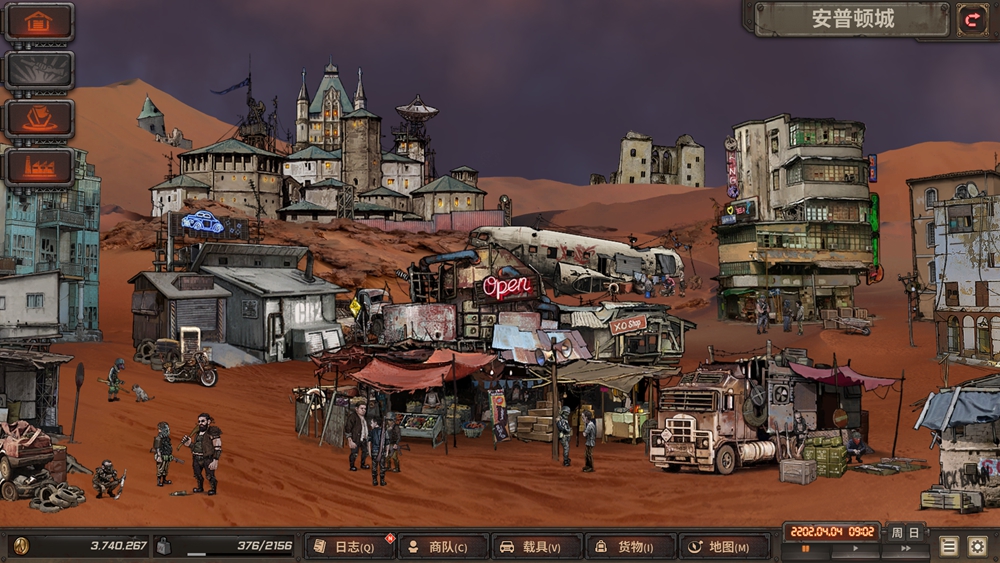Open settings with the gear icon
The width and height of the screenshot is (1000, 563).
pos(977,546)
